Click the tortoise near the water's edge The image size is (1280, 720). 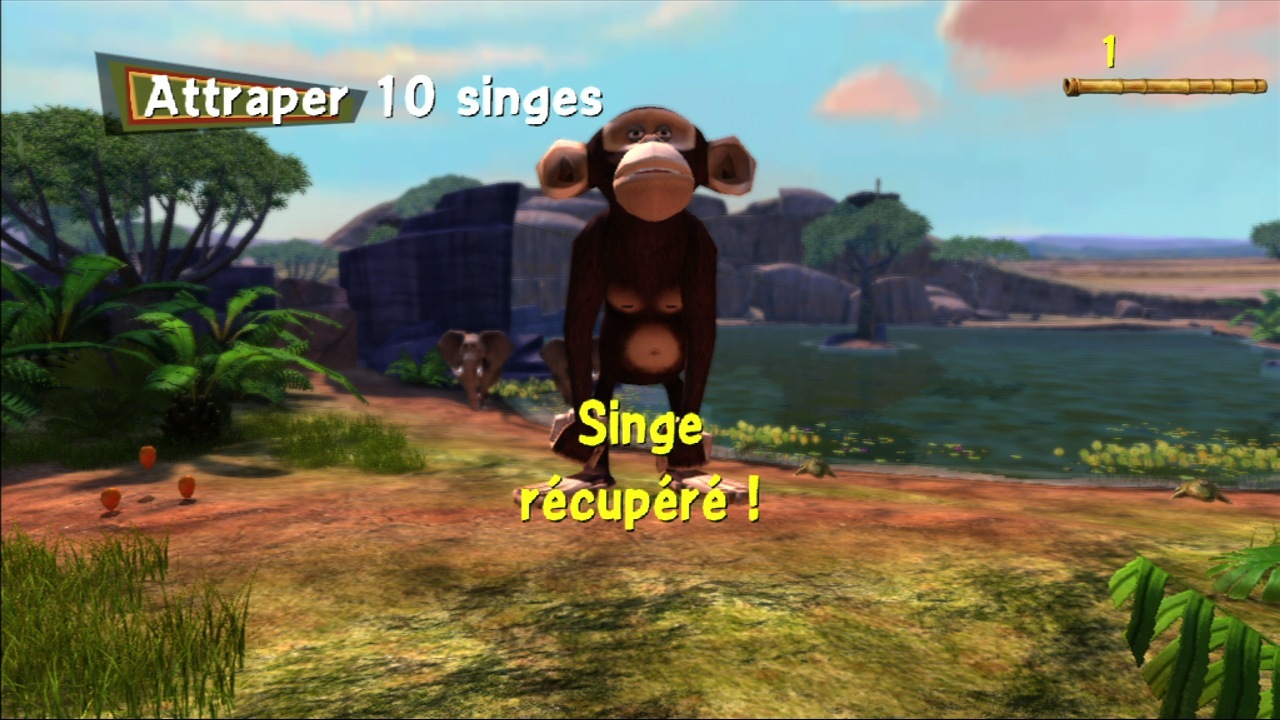tap(817, 469)
